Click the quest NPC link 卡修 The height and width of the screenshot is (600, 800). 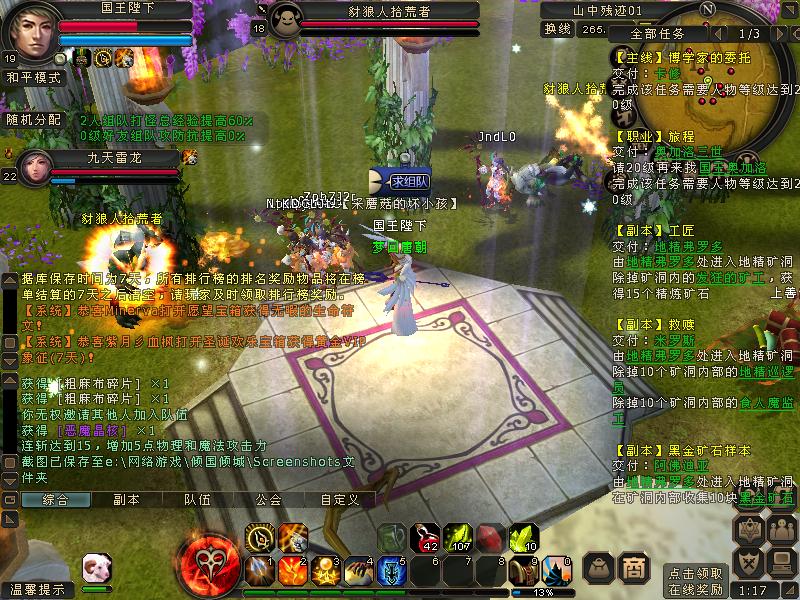[667, 74]
